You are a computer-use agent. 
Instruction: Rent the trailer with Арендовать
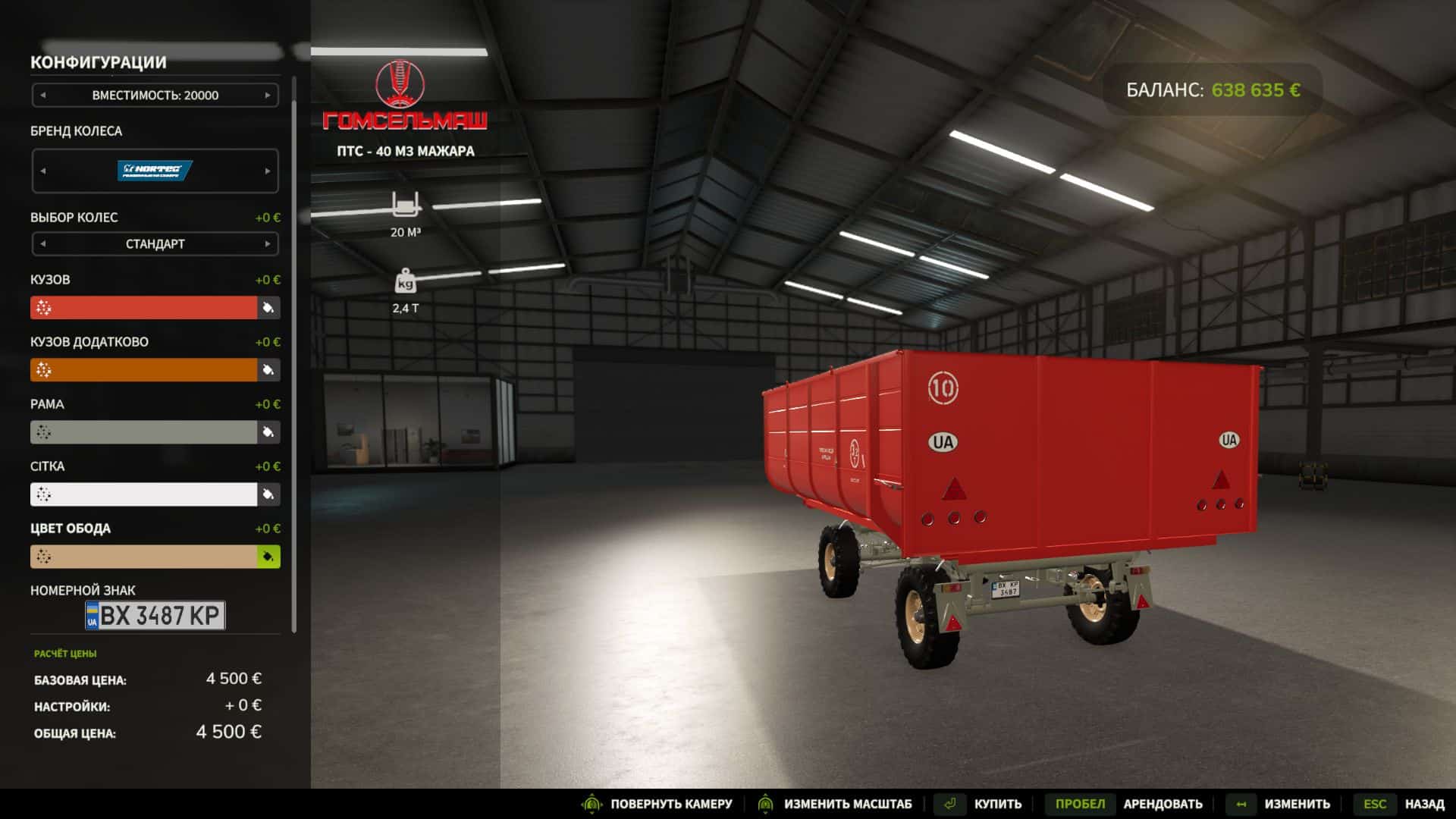[1163, 804]
